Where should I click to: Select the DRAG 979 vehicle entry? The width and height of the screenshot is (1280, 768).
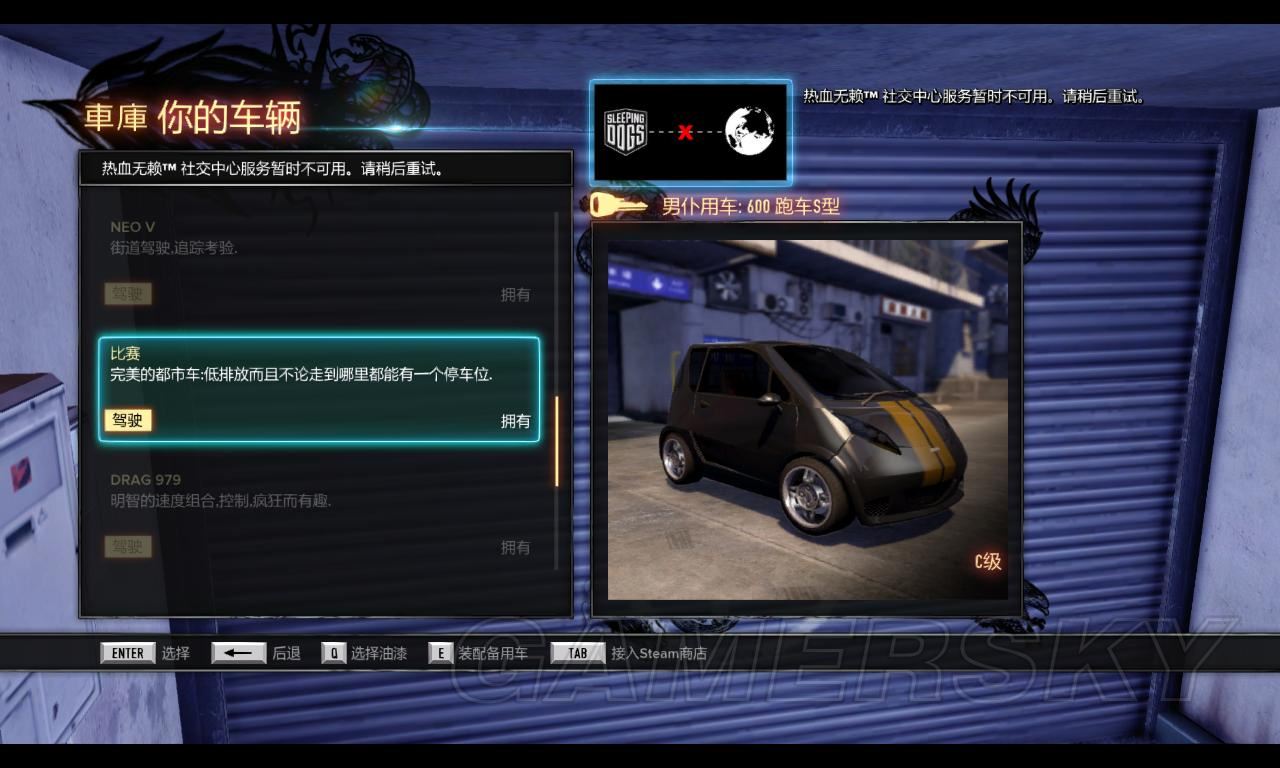pyautogui.click(x=320, y=512)
